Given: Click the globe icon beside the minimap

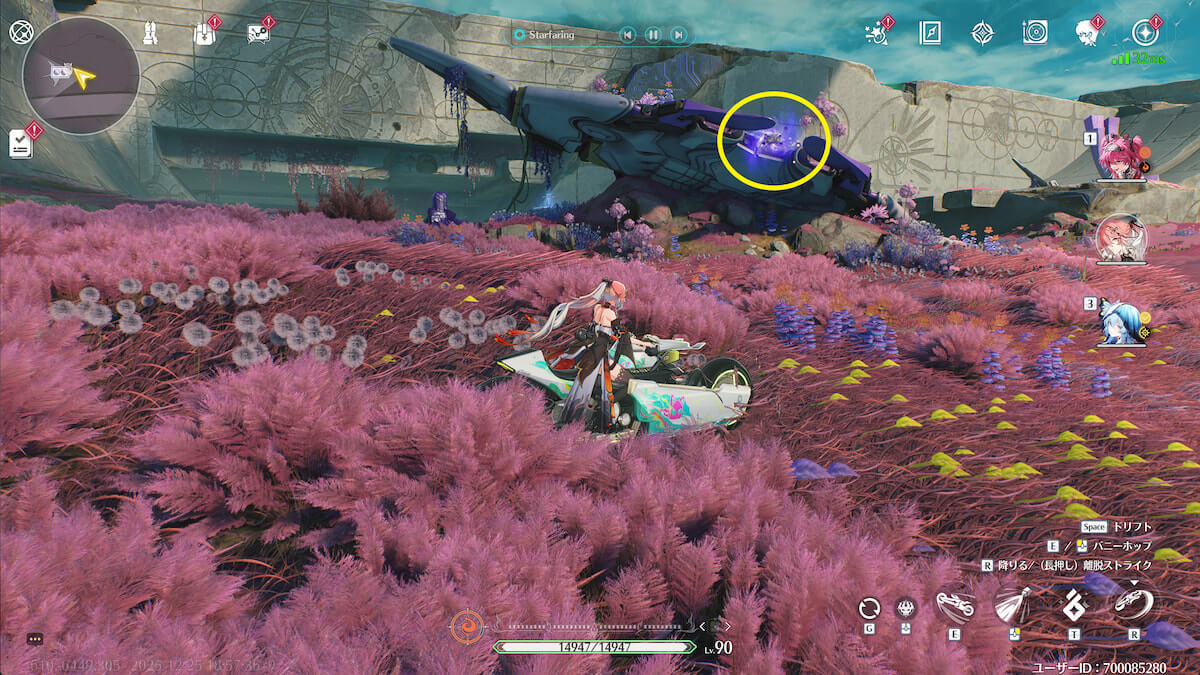Looking at the screenshot, I should pyautogui.click(x=20, y=31).
